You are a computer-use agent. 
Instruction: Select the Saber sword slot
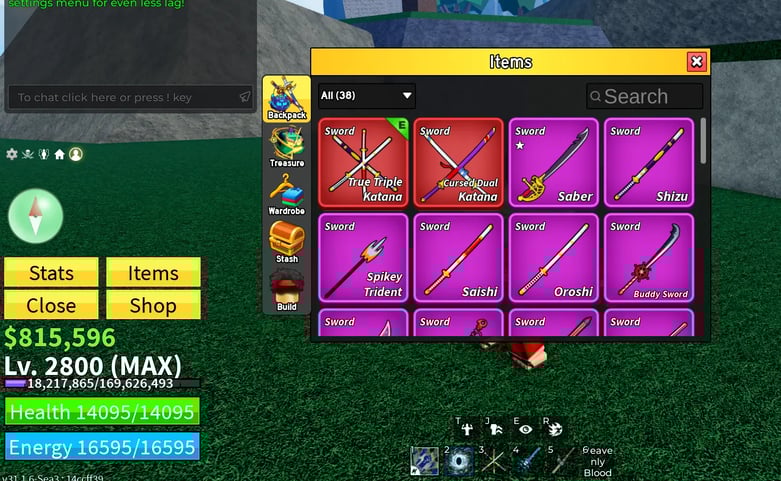tap(553, 162)
